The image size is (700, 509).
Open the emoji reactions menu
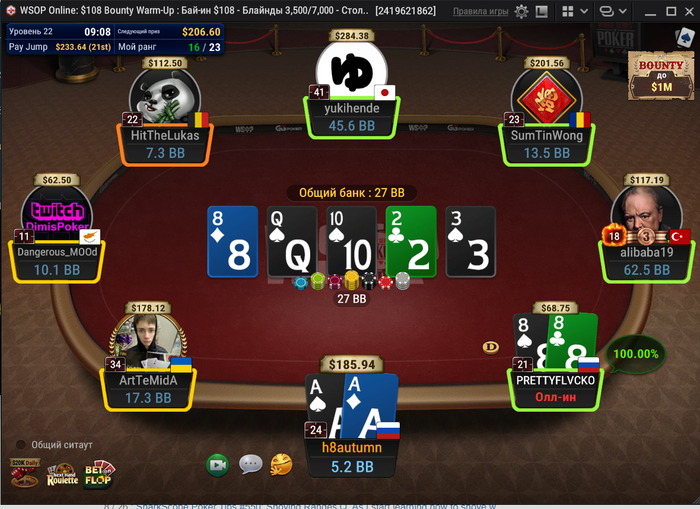pos(282,464)
